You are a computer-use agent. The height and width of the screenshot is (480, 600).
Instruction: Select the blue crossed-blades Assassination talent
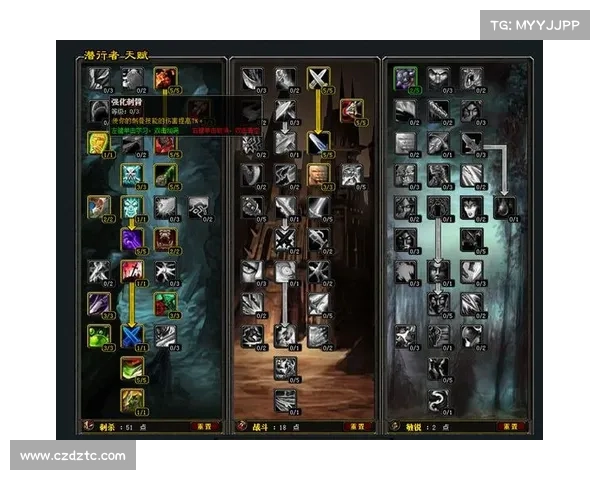[x=133, y=335]
